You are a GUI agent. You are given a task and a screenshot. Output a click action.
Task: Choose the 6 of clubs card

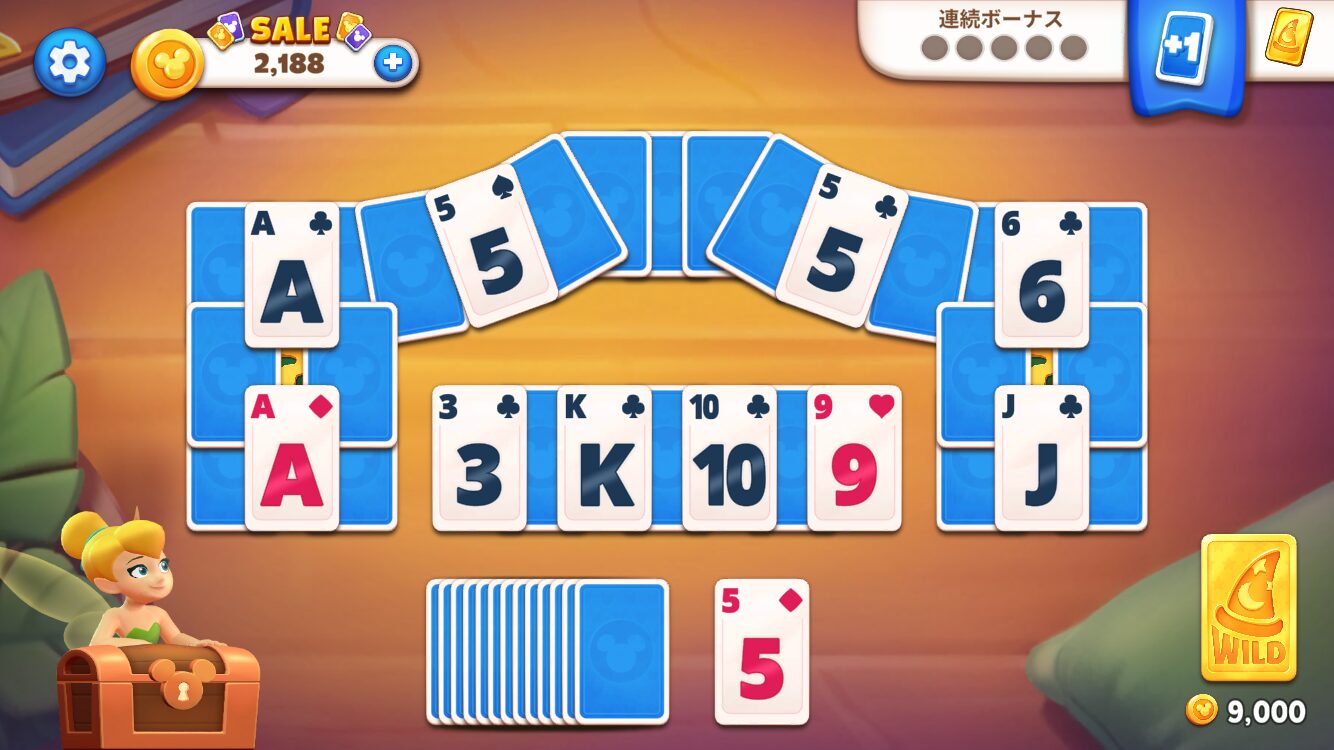pos(1042,275)
